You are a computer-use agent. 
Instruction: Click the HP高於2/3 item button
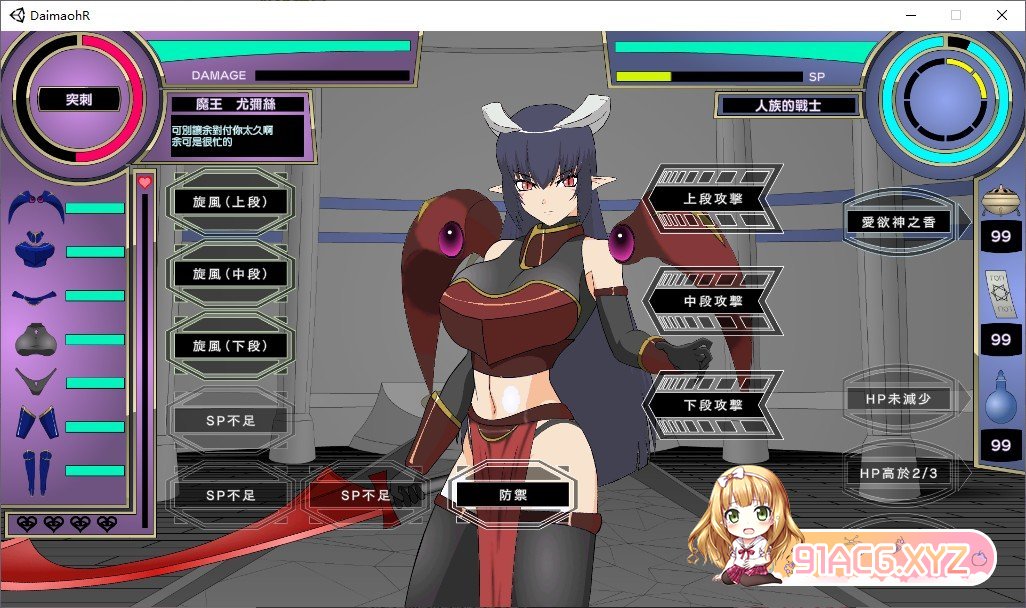point(897,472)
